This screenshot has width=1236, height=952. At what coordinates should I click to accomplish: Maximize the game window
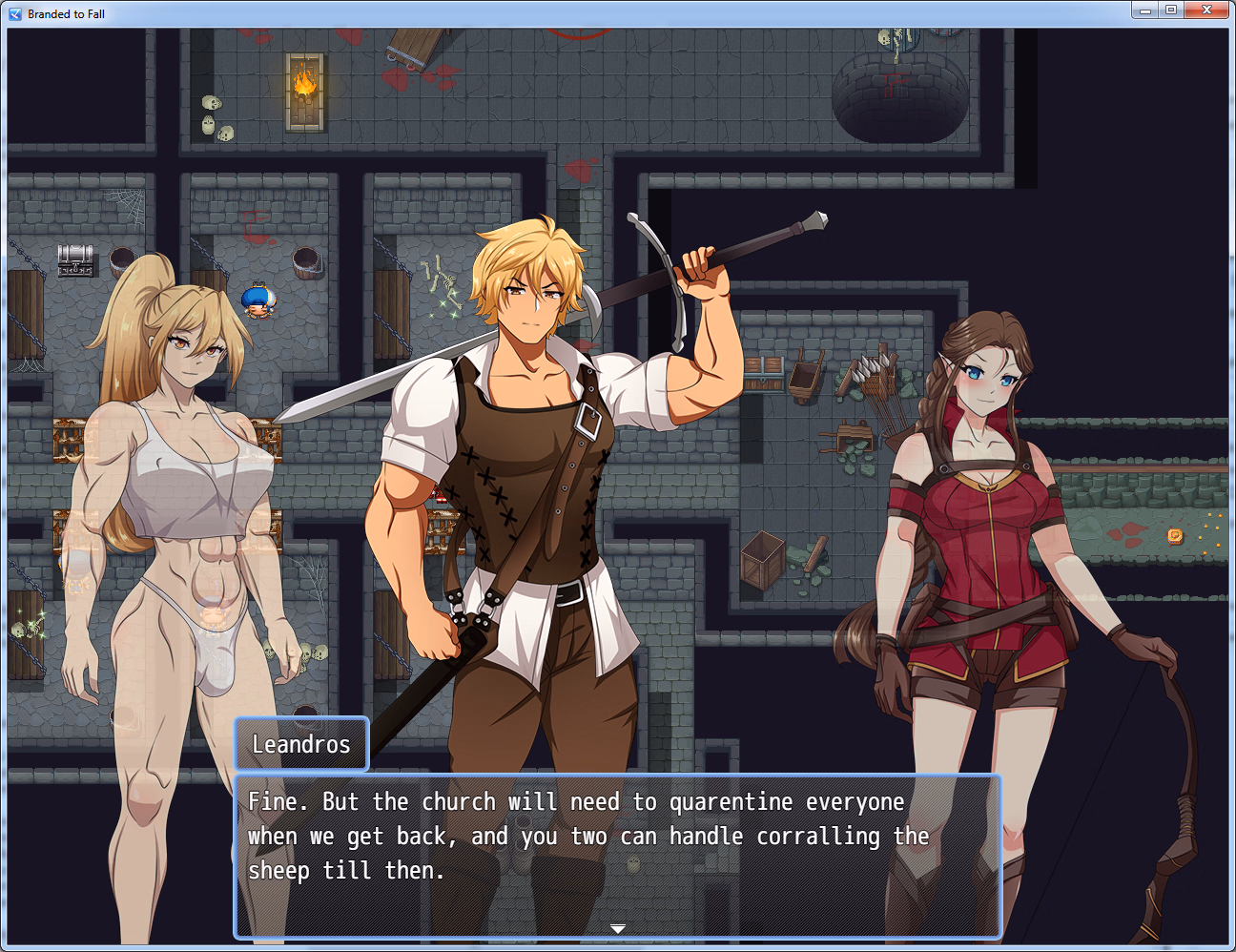pos(1171,10)
